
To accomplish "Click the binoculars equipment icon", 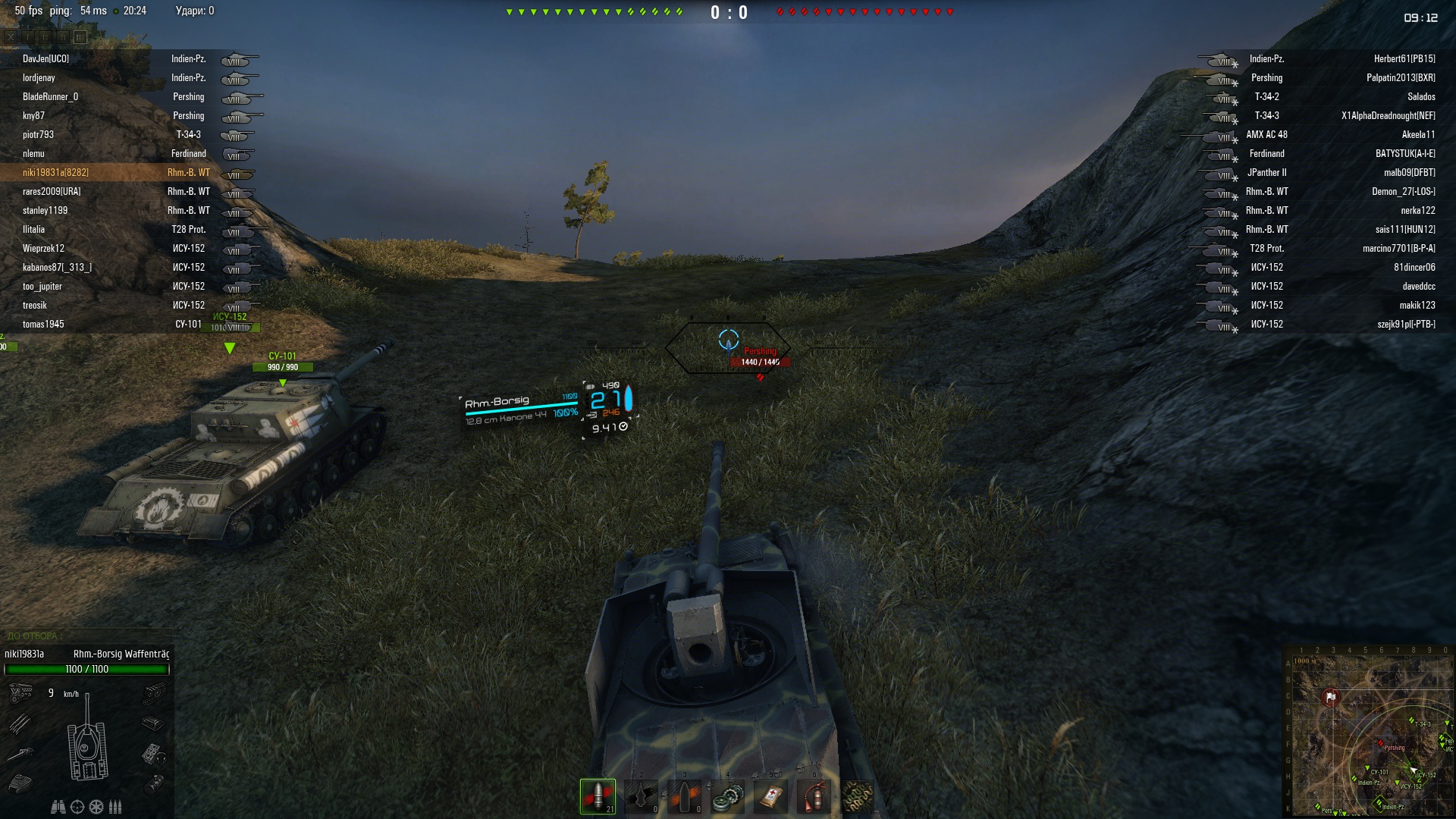I will click(x=58, y=807).
